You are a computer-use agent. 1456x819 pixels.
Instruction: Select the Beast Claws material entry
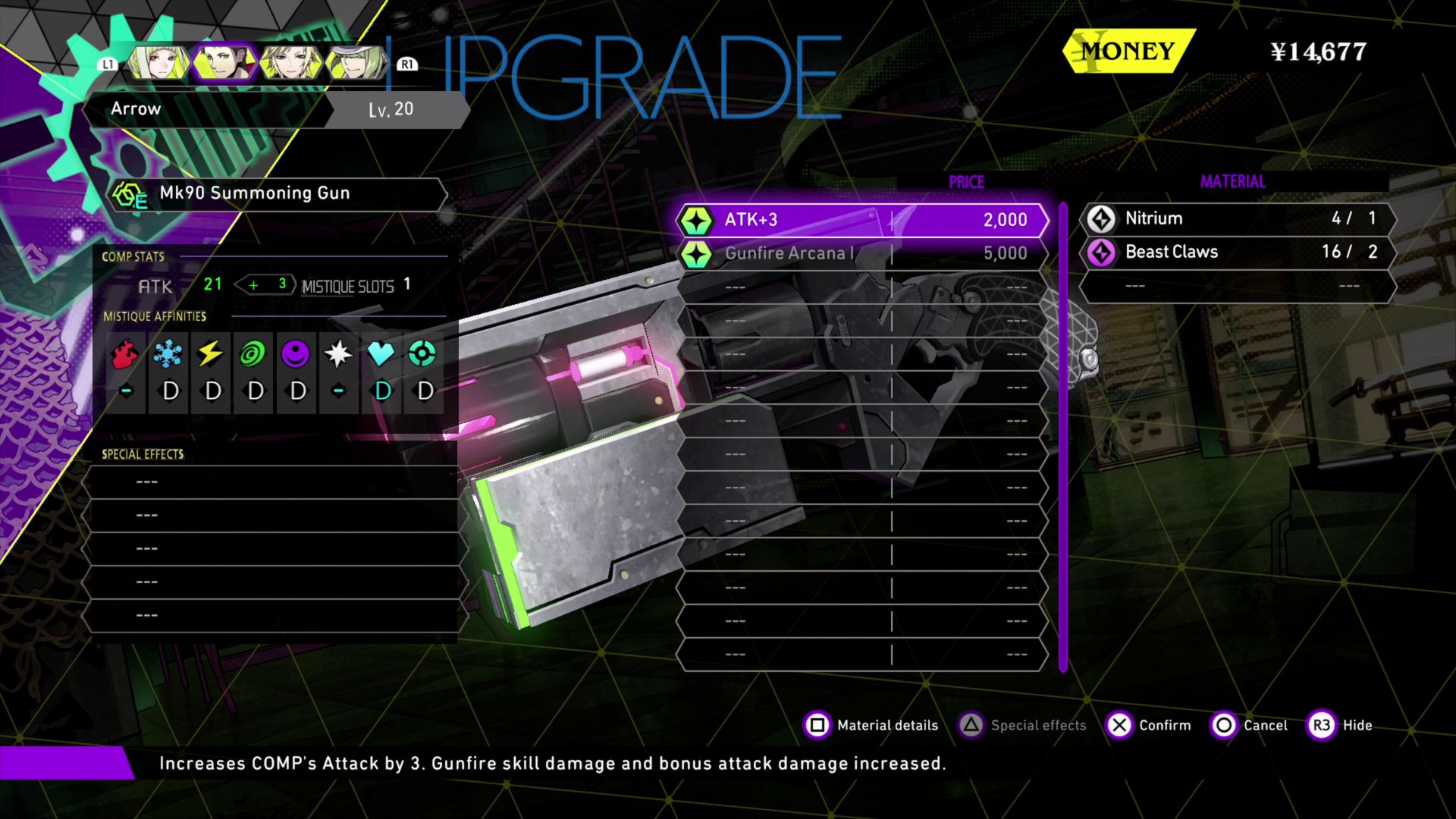pos(1238,252)
